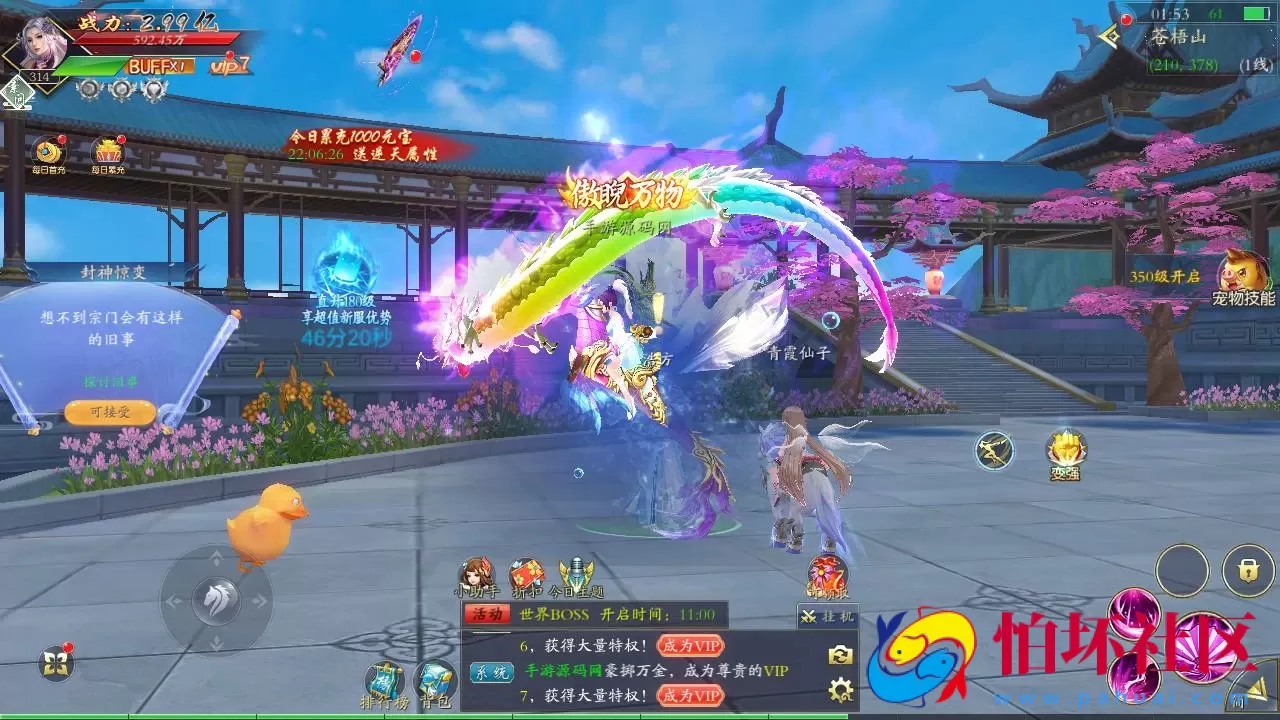The height and width of the screenshot is (720, 1280).
Task: Open the 小助手 assistant icon
Action: pyautogui.click(x=476, y=578)
